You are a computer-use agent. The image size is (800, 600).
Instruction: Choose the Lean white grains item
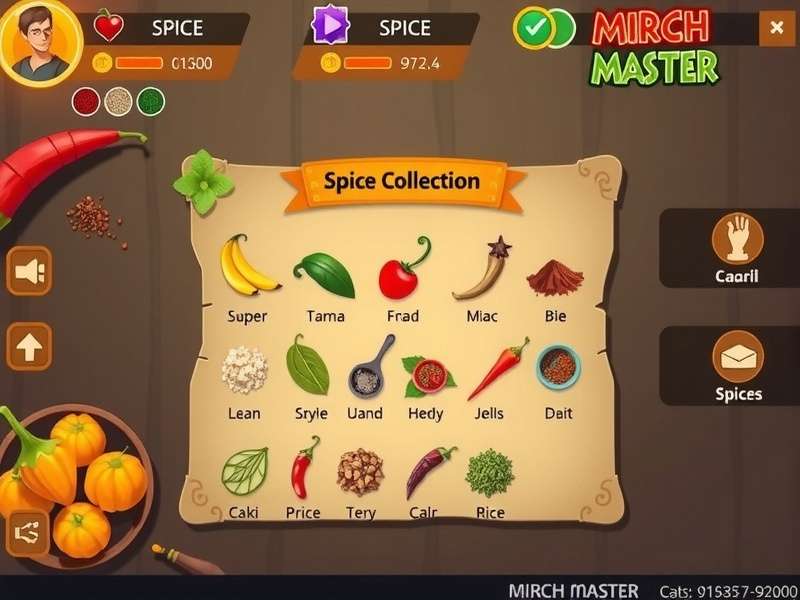click(x=244, y=370)
